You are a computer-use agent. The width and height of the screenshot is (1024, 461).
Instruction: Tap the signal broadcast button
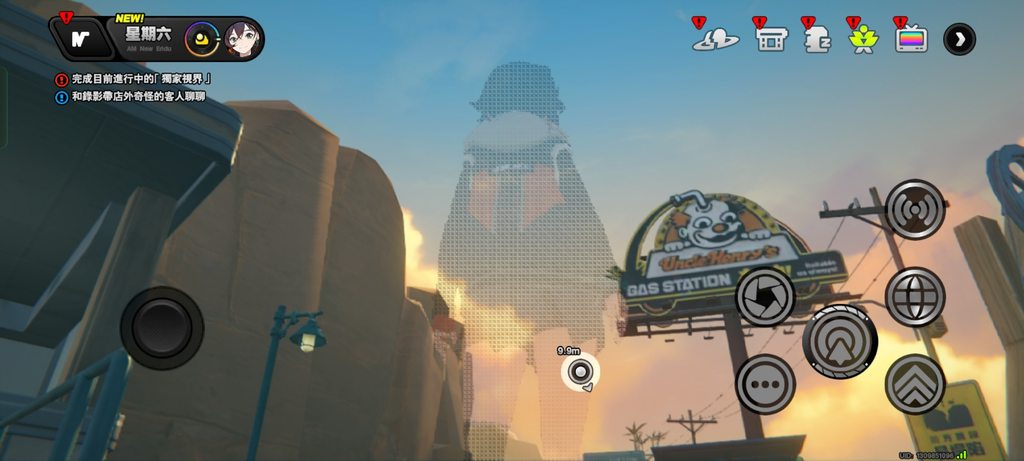[x=915, y=209]
